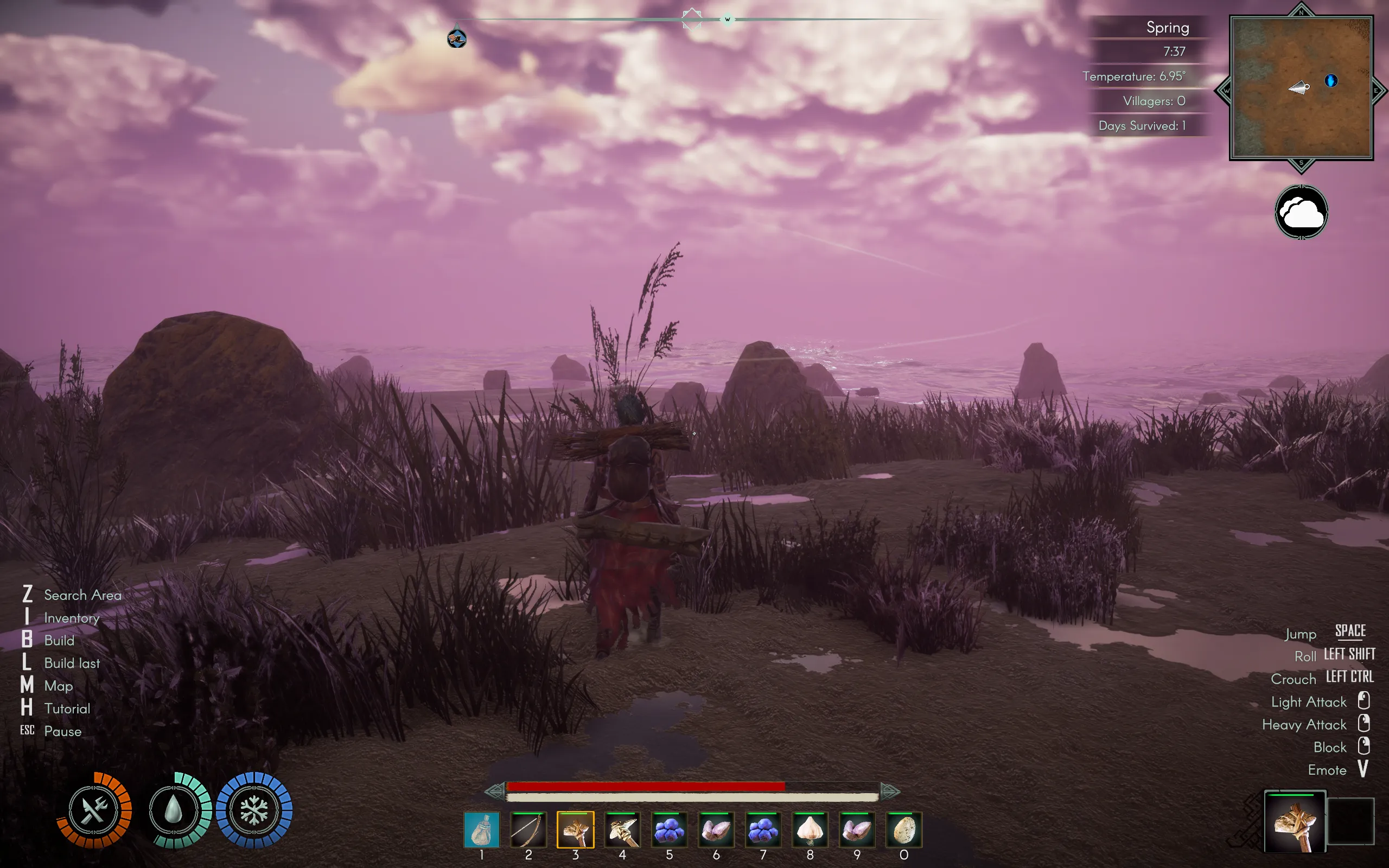
Task: Choose the purple shells in hotbar slot 9
Action: pyautogui.click(x=857, y=829)
